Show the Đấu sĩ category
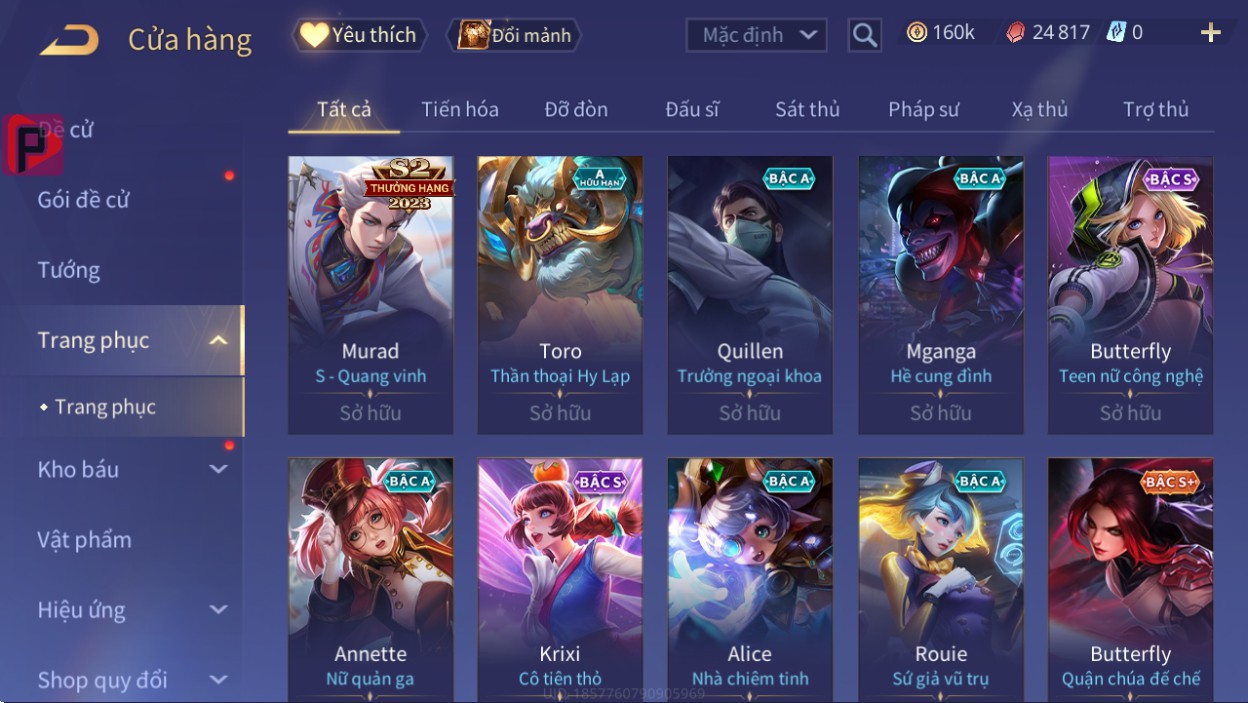1248x703 pixels. (692, 109)
